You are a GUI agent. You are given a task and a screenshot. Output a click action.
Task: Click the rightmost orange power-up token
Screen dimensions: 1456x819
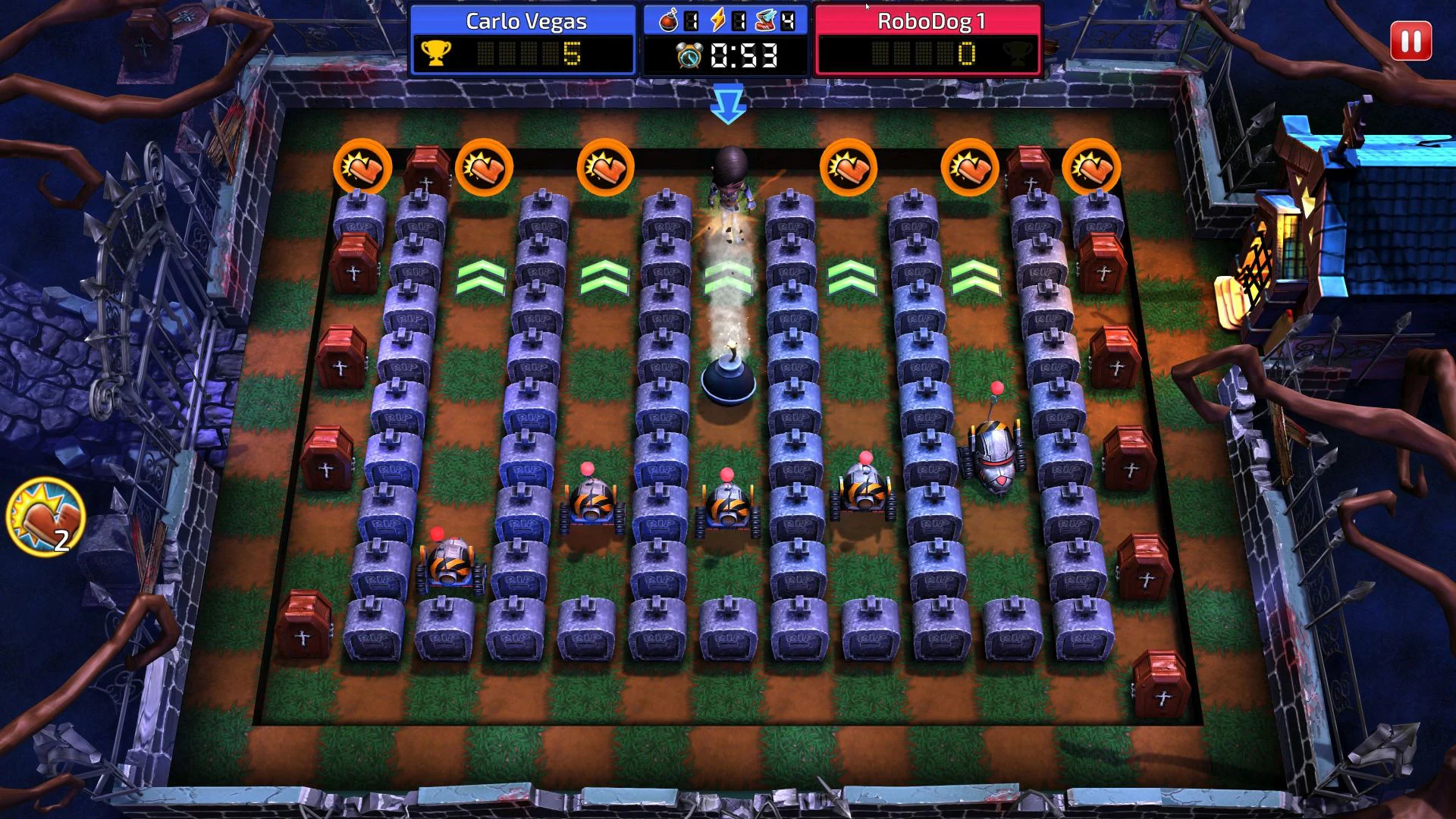(1092, 167)
